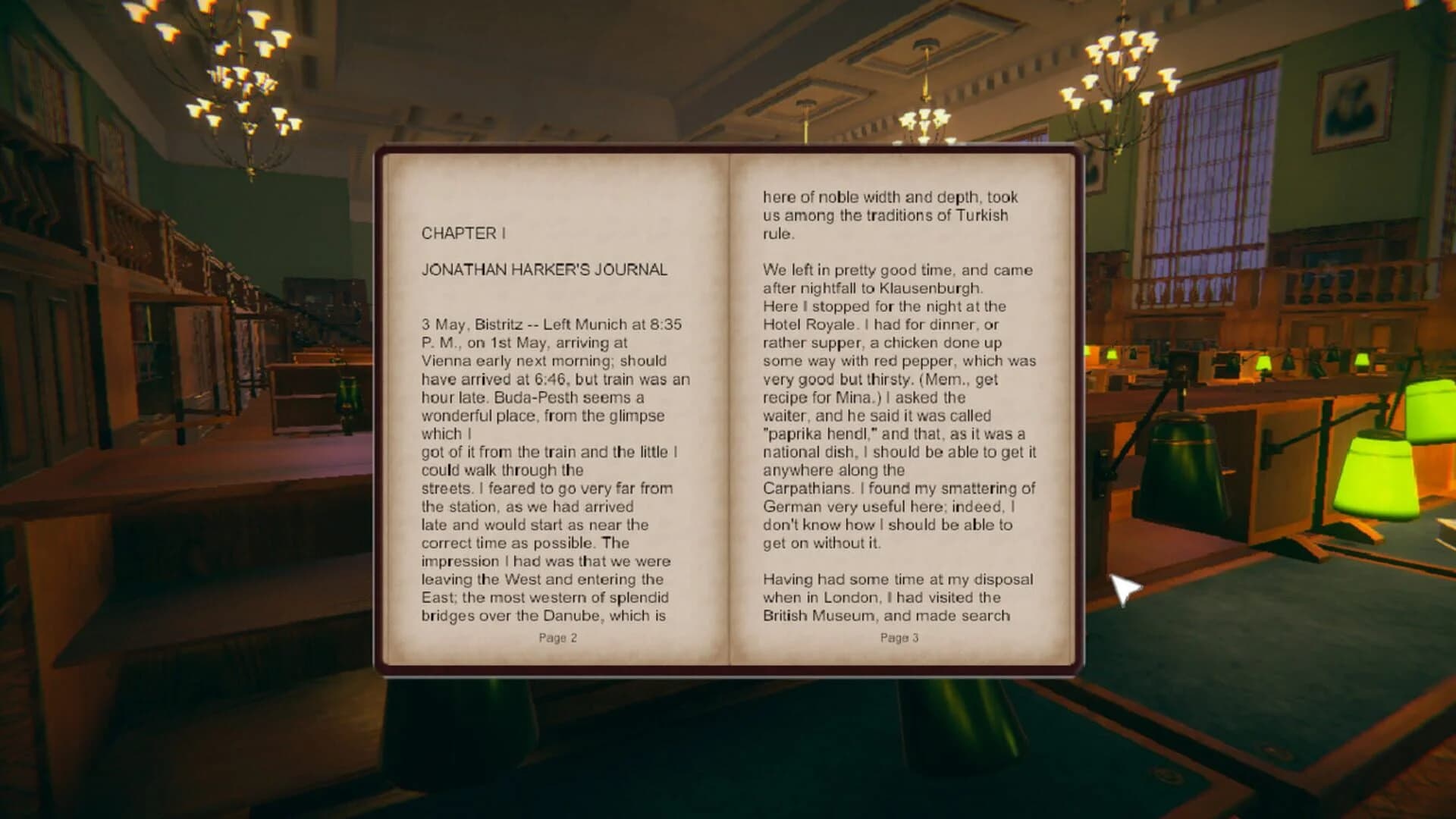Click the glowing lamp beside the book's right edge

1183,455
